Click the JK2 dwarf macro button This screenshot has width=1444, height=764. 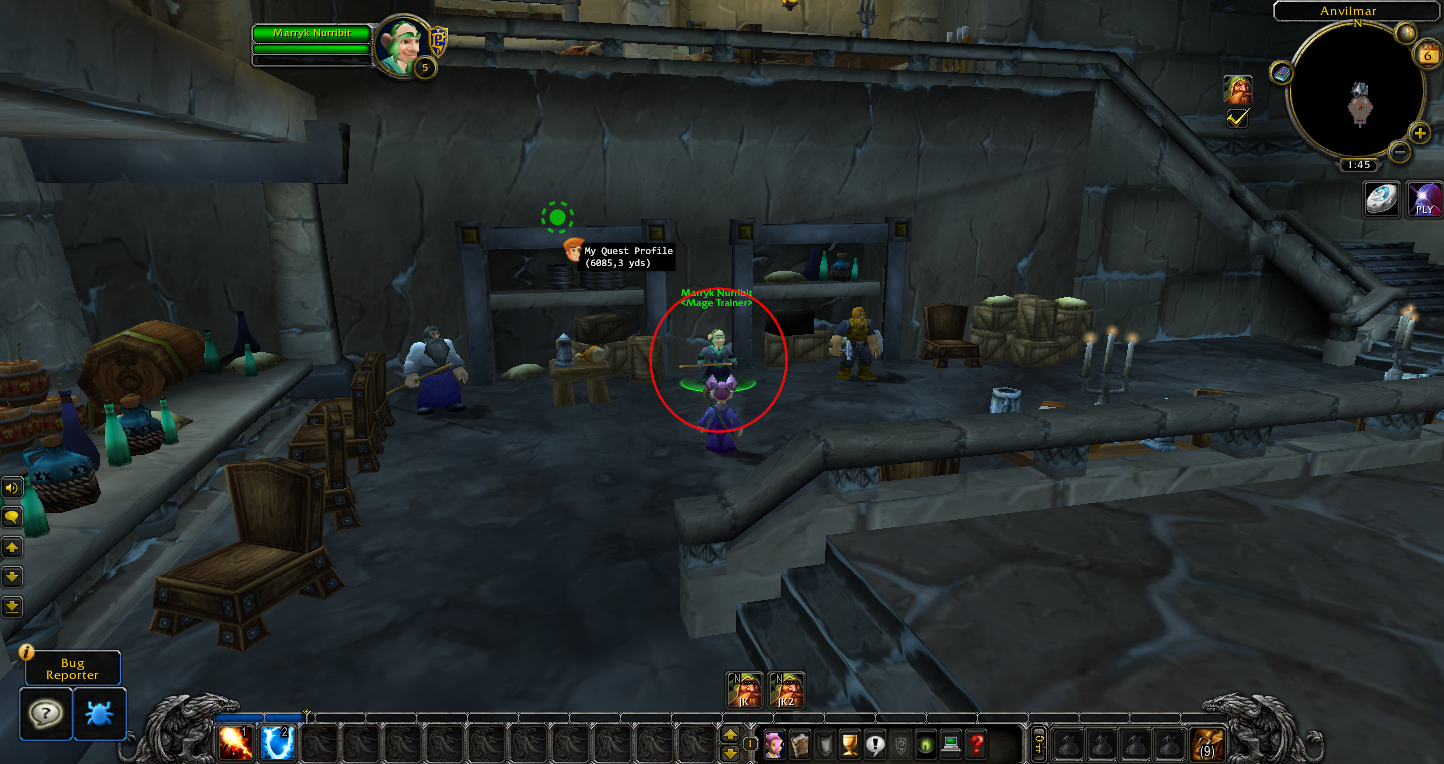click(786, 690)
